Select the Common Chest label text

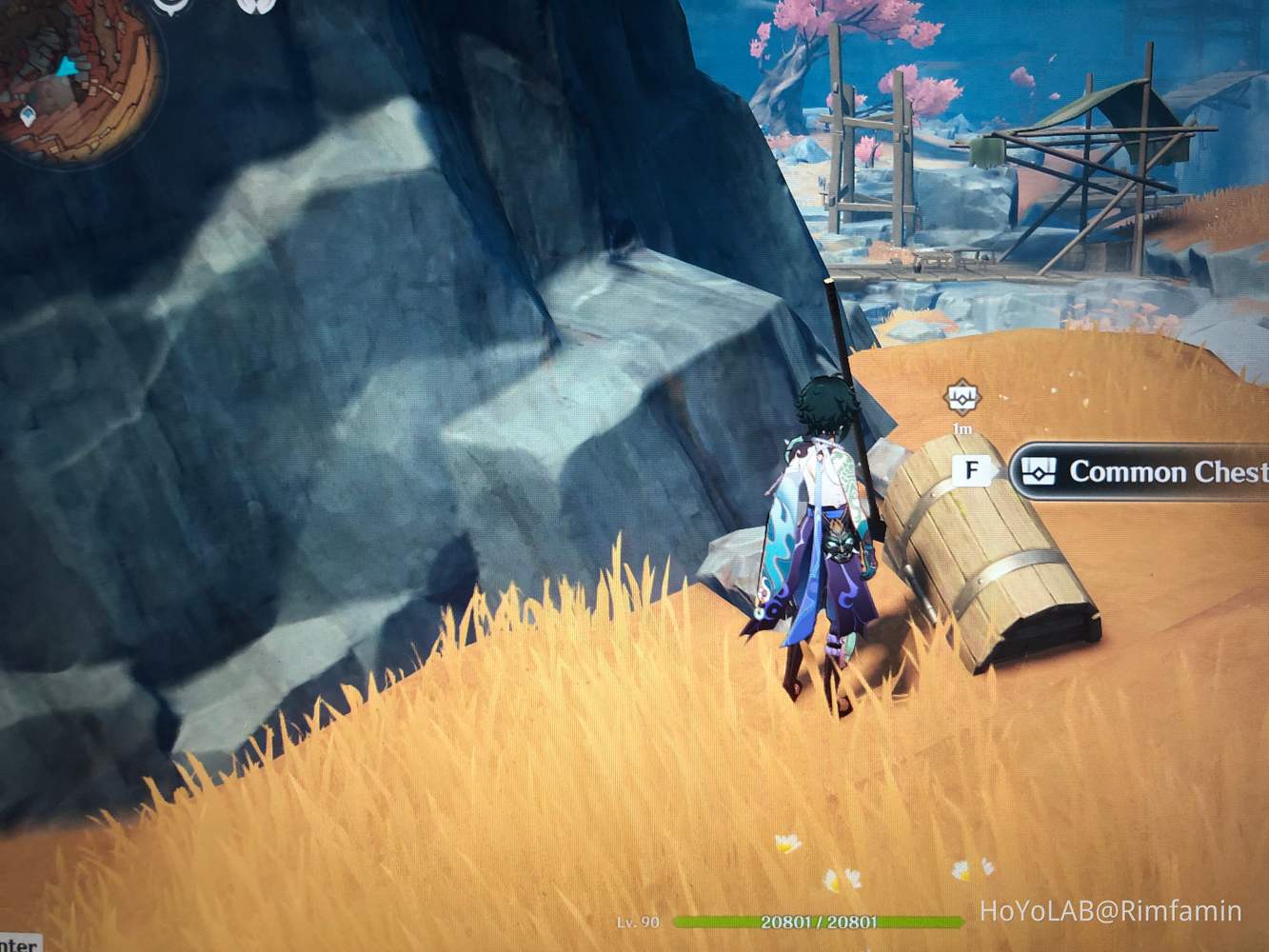pos(1166,471)
